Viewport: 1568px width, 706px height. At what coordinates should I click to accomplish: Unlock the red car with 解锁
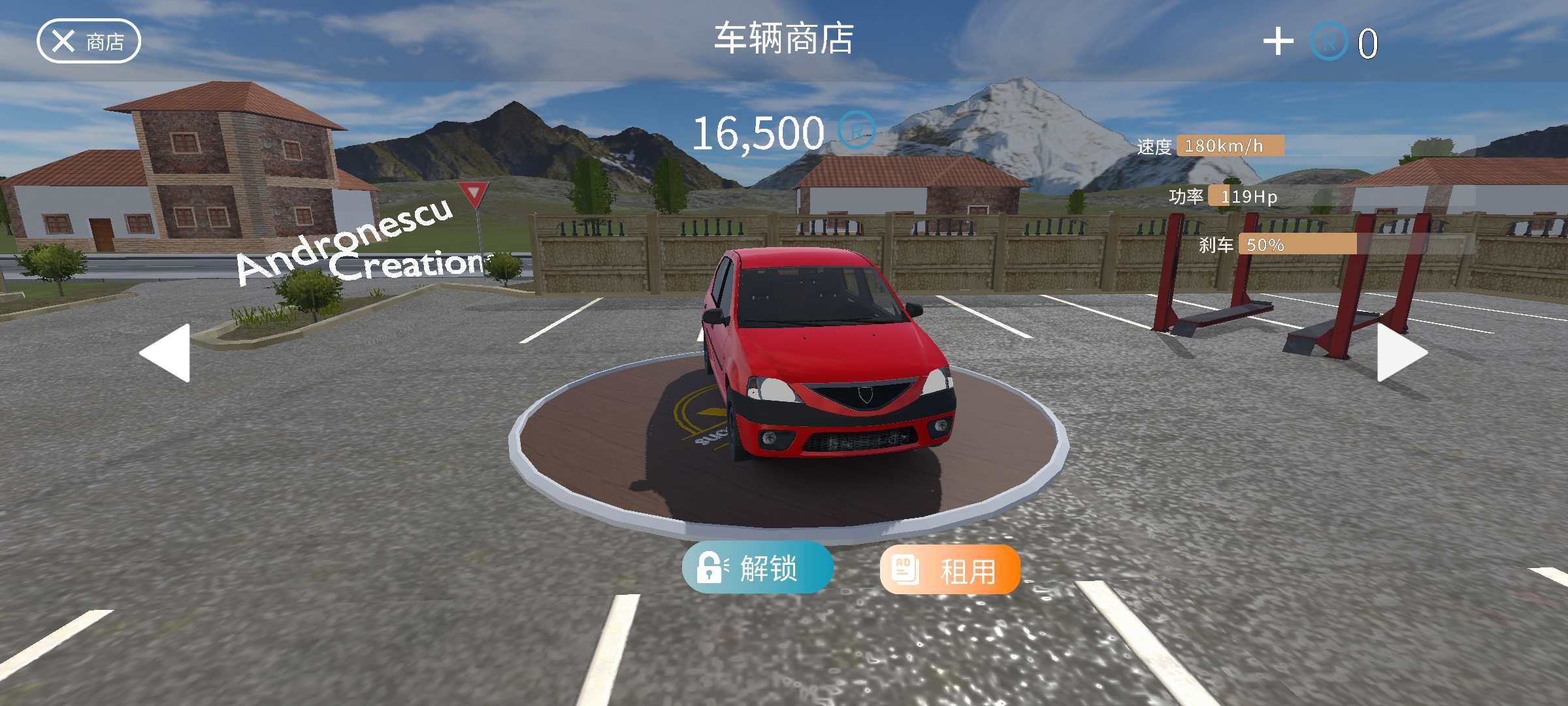(757, 567)
